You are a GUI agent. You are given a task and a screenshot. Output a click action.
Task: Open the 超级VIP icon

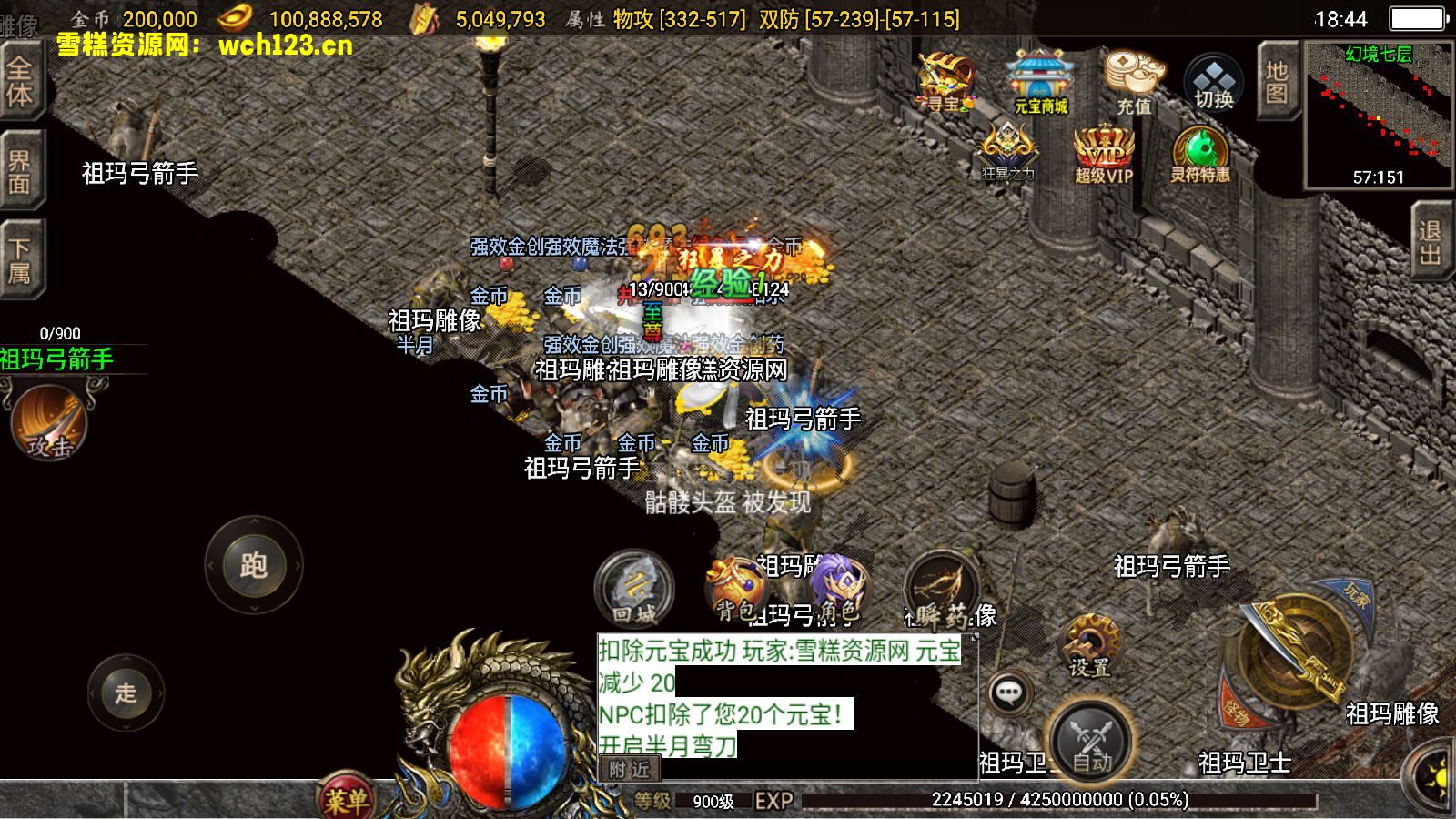tap(1104, 153)
